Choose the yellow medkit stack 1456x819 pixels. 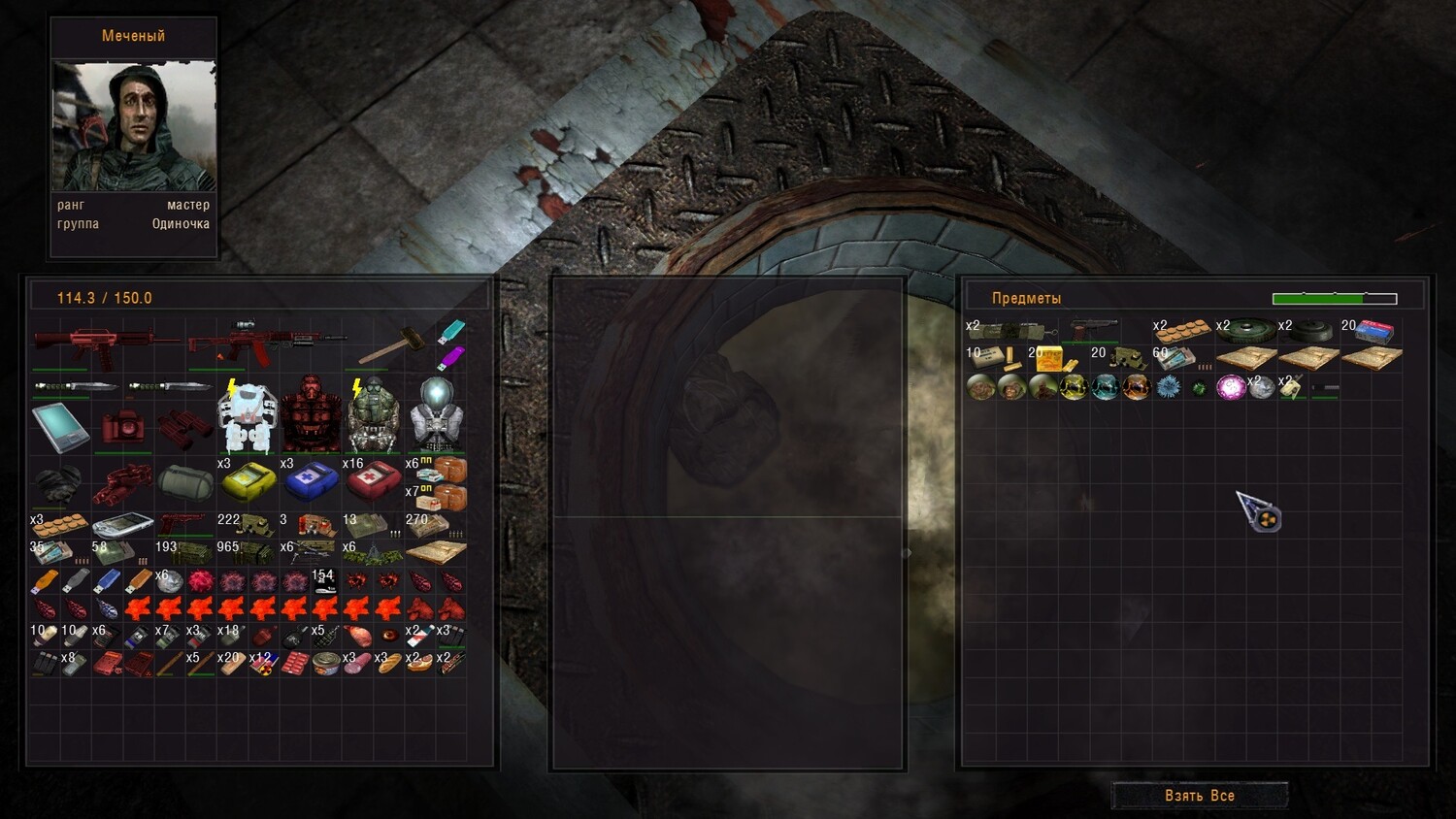[248, 479]
